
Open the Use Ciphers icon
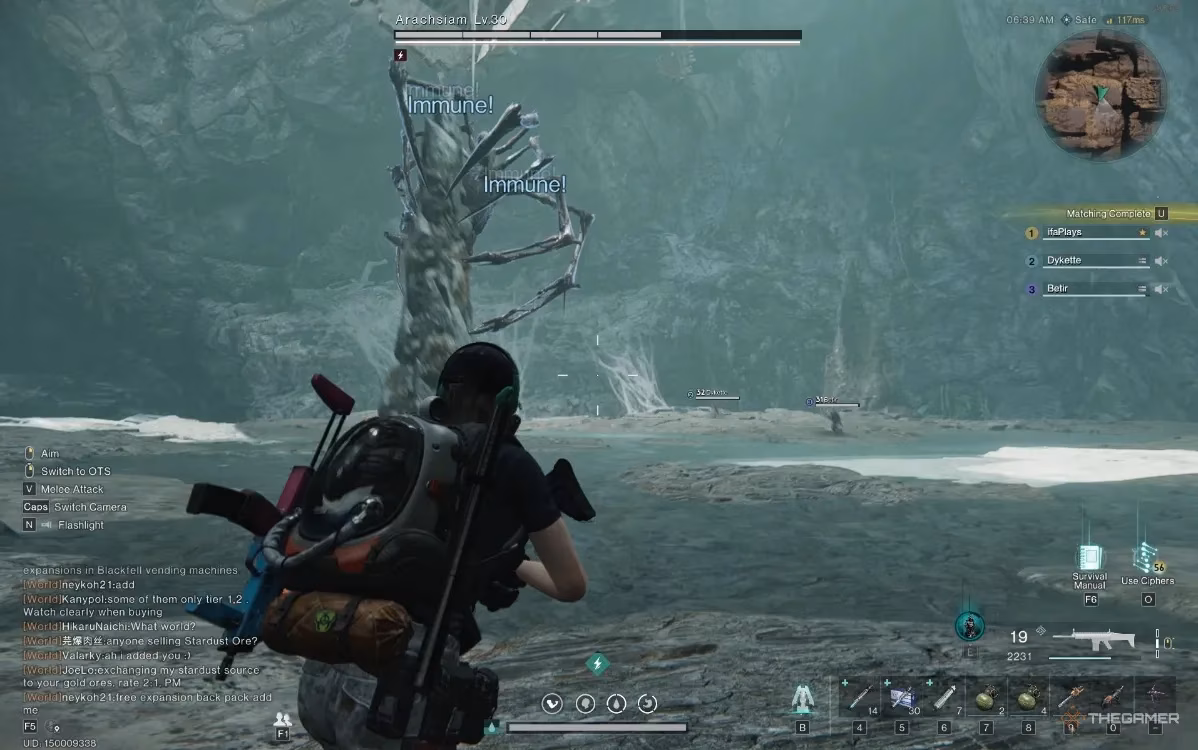tap(1146, 559)
